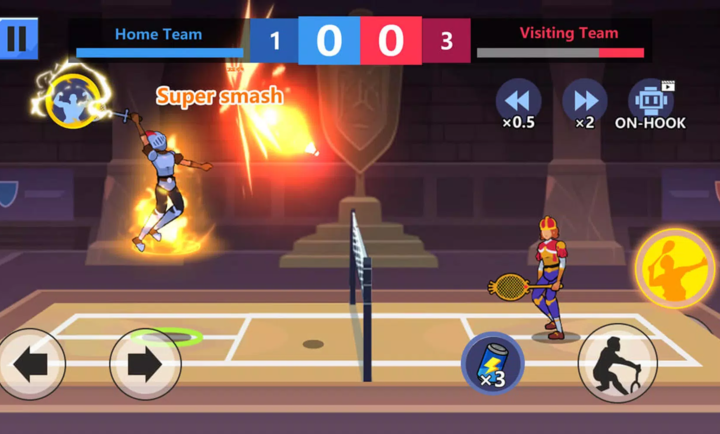
Task: Speed up the game to ×2
Action: coord(584,101)
